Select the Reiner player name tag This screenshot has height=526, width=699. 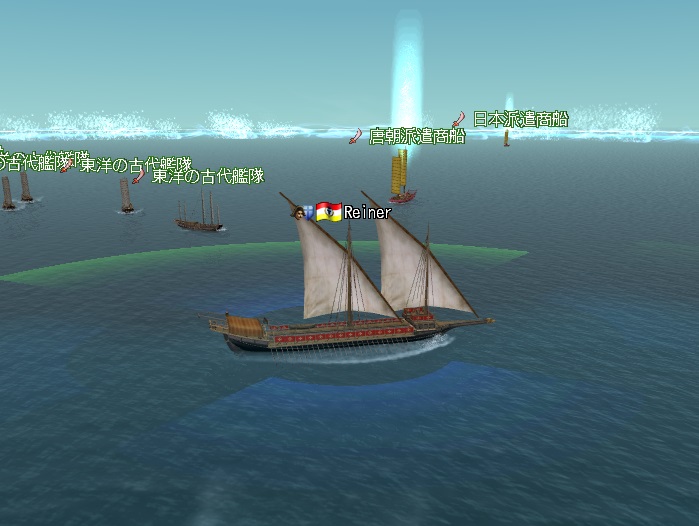(x=367, y=212)
